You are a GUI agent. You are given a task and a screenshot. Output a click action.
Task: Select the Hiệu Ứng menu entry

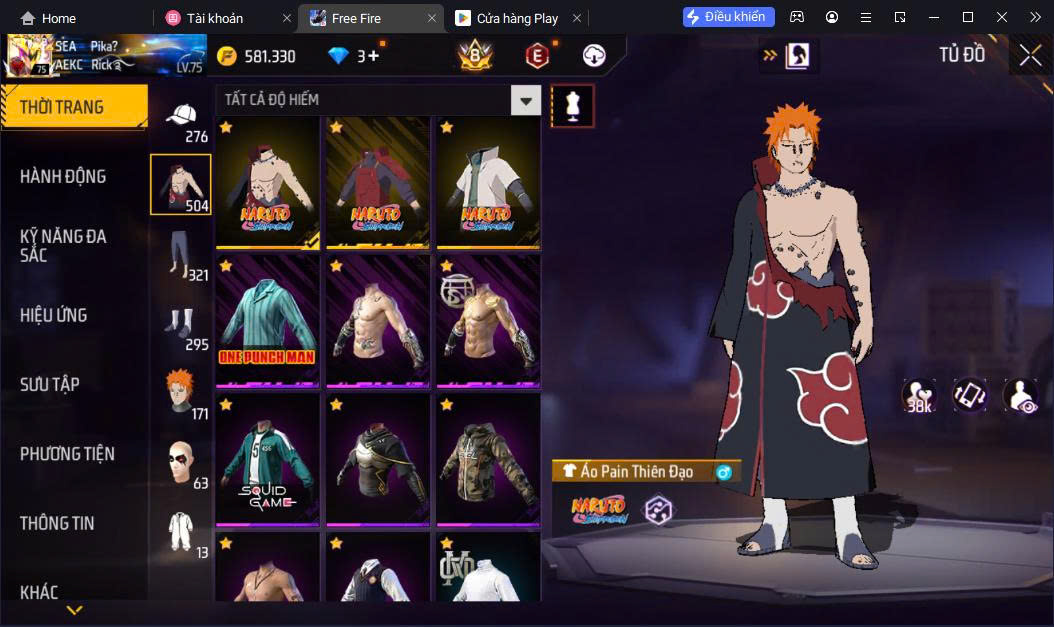(x=54, y=315)
